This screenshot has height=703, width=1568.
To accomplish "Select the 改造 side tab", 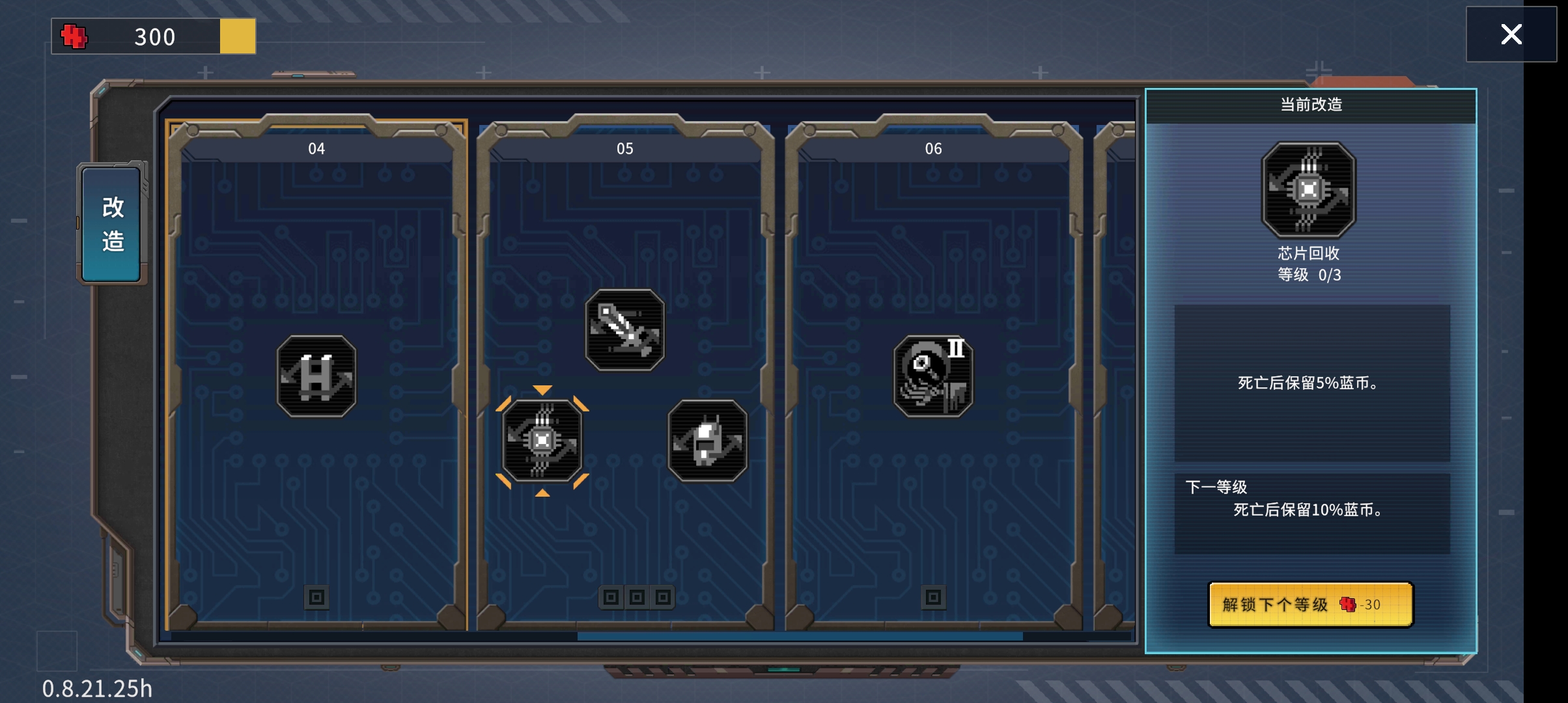I will click(112, 225).
